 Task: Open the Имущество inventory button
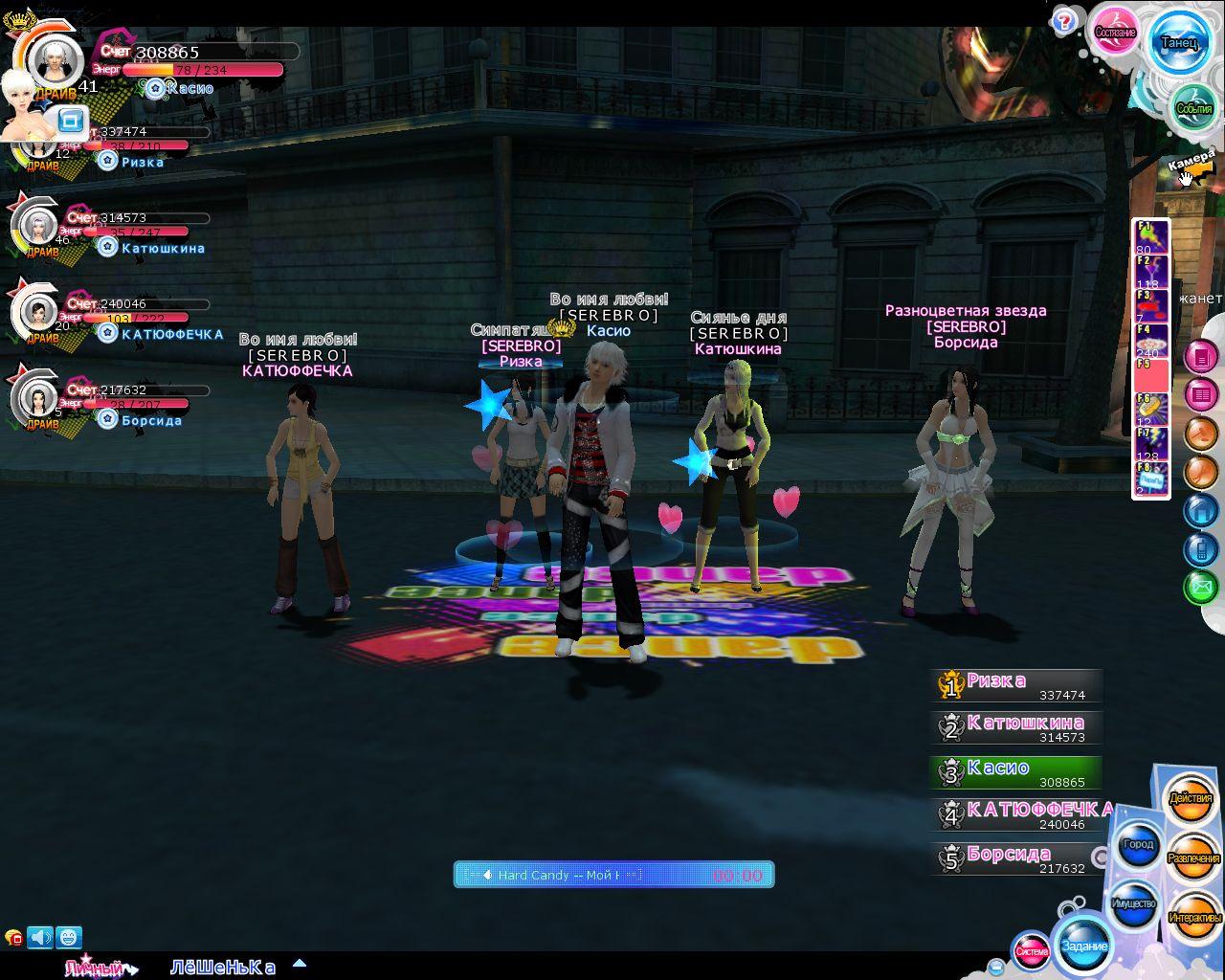tap(1134, 902)
